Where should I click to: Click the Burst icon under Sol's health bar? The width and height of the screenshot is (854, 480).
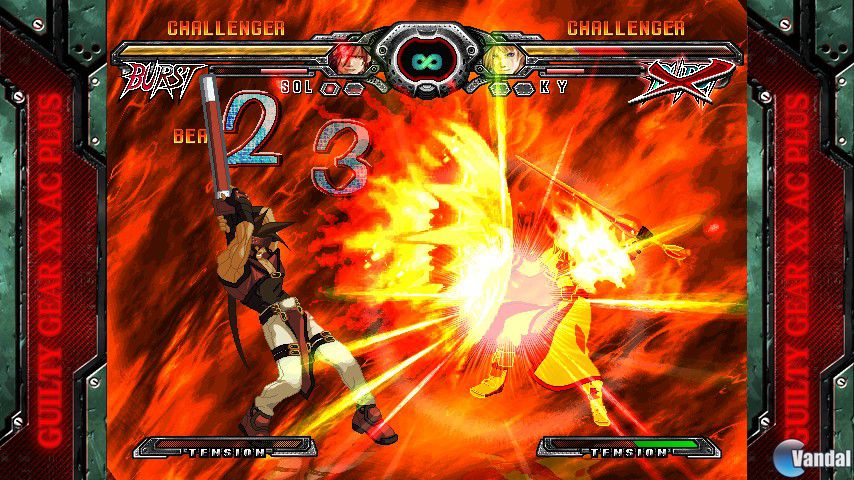click(x=160, y=82)
